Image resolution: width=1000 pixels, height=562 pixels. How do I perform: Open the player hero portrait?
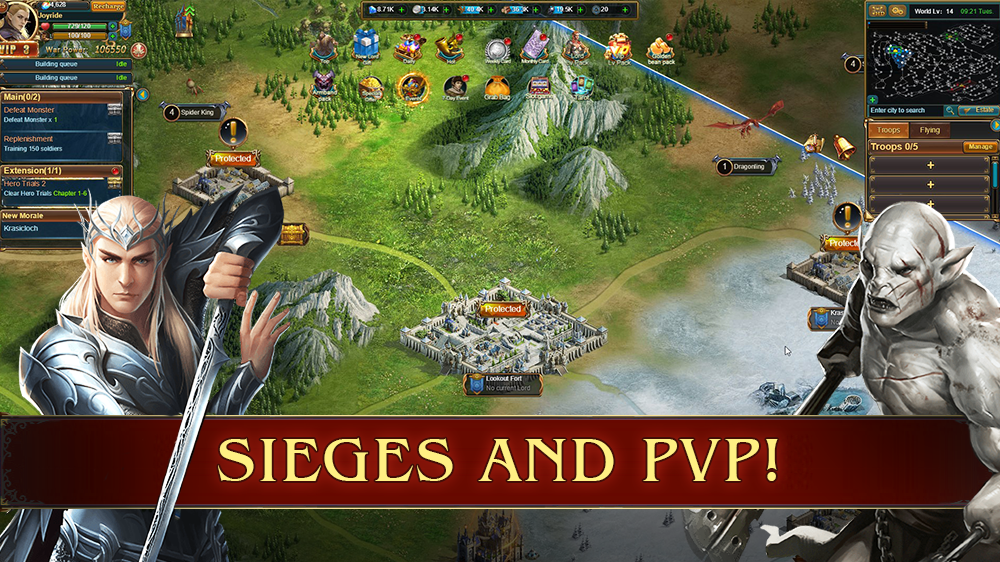click(21, 21)
